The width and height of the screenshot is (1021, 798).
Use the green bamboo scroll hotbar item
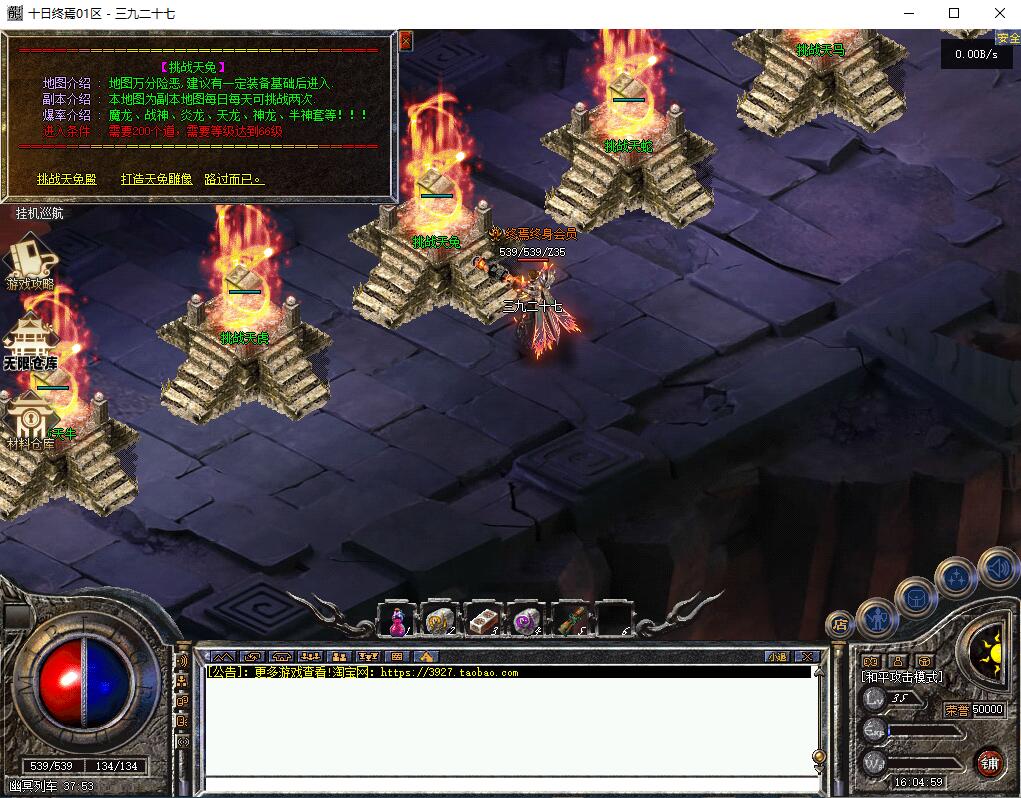coord(570,620)
